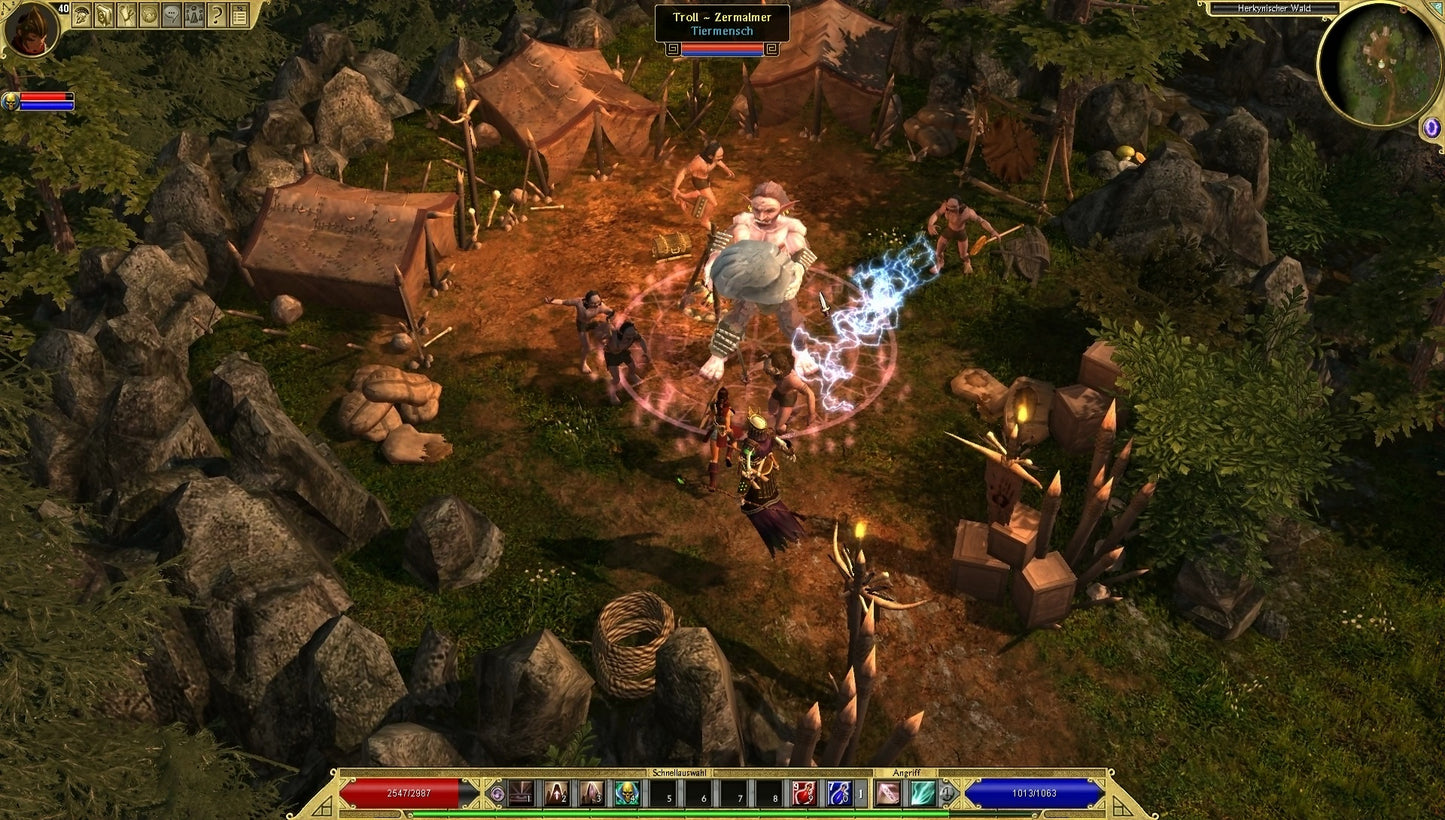Drink the red health potion in slot 9
The image size is (1445, 820).
click(x=802, y=795)
